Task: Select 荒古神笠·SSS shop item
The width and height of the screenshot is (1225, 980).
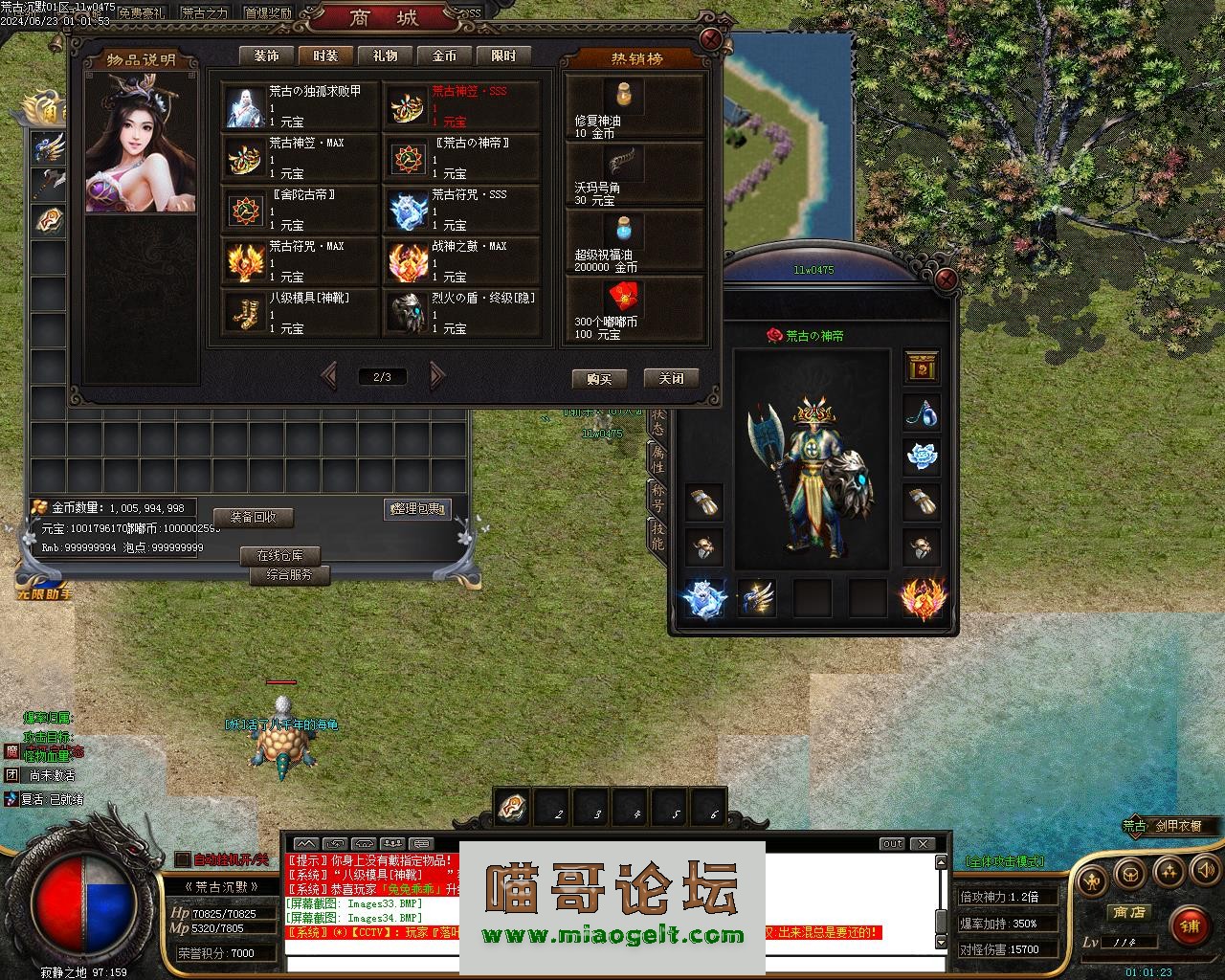Action: pyautogui.click(x=462, y=106)
